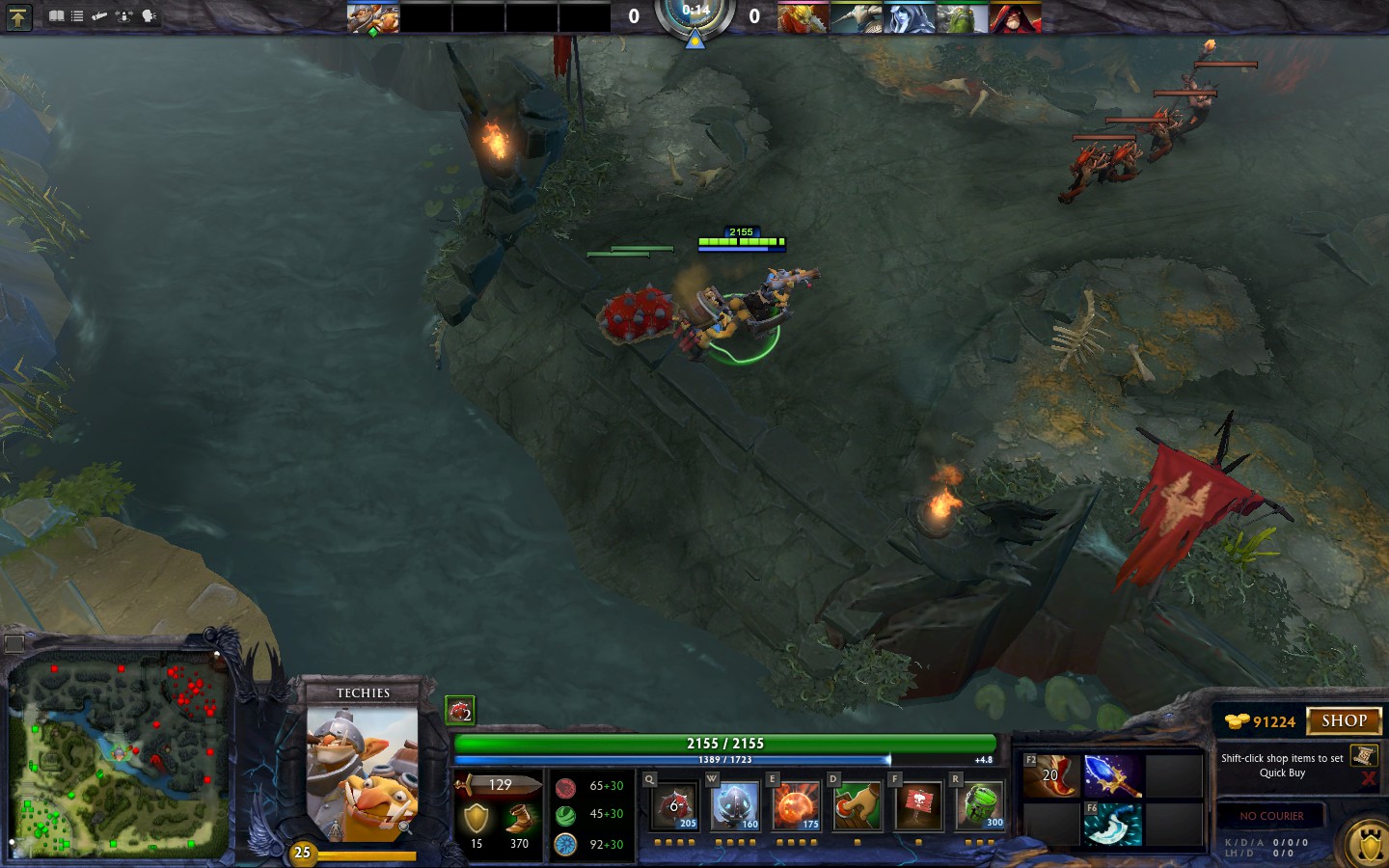
Task: Select the Drow Ranger enemy portrait
Action: [x=909, y=17]
